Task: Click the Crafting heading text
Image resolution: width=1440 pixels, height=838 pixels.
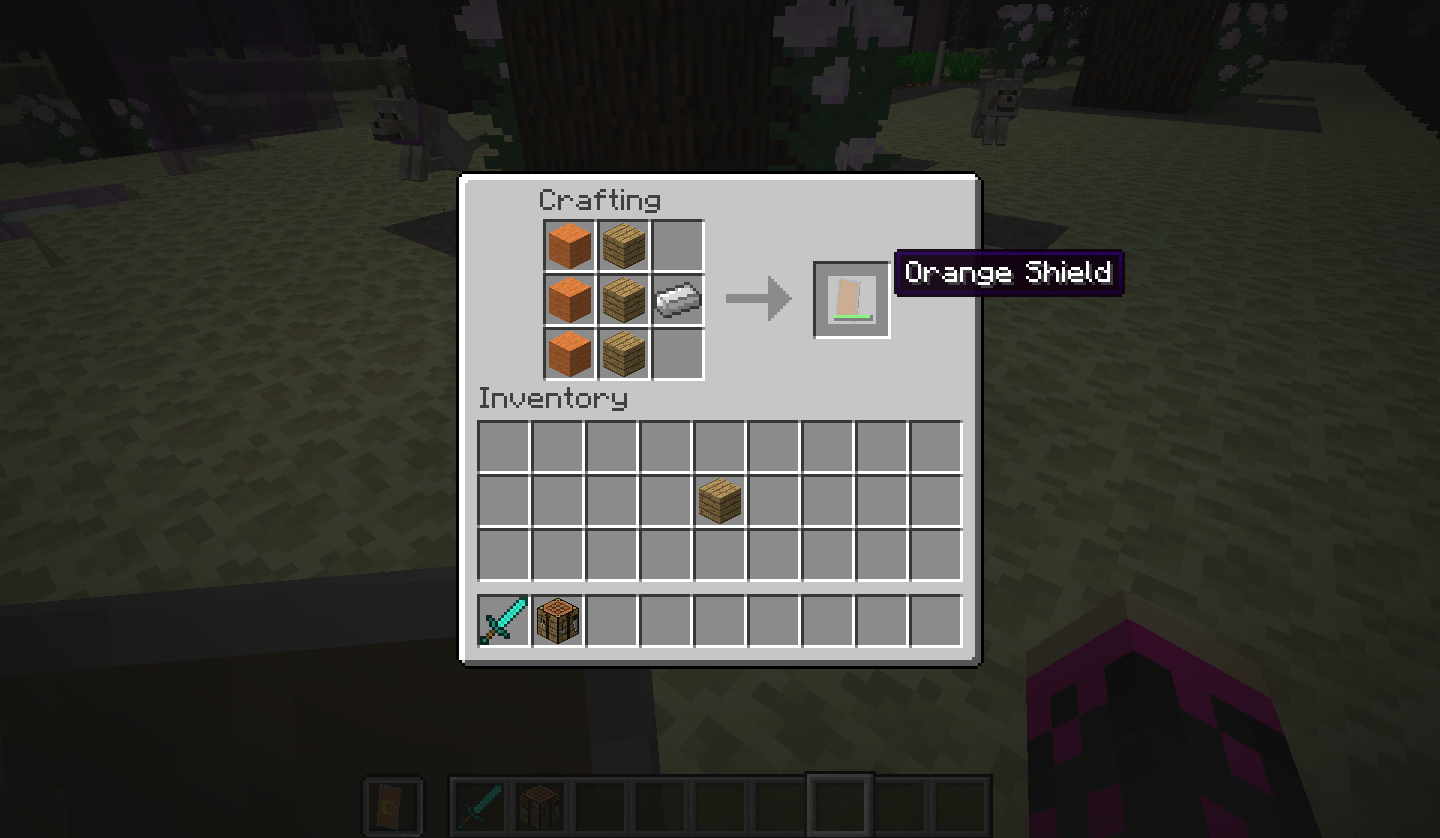Action: click(x=599, y=200)
